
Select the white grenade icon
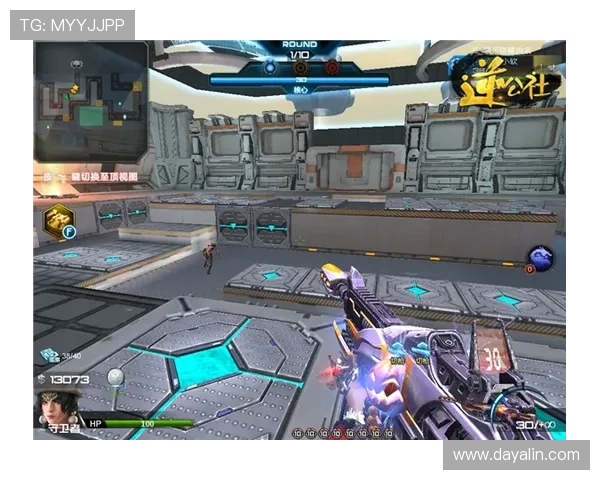click(x=115, y=377)
